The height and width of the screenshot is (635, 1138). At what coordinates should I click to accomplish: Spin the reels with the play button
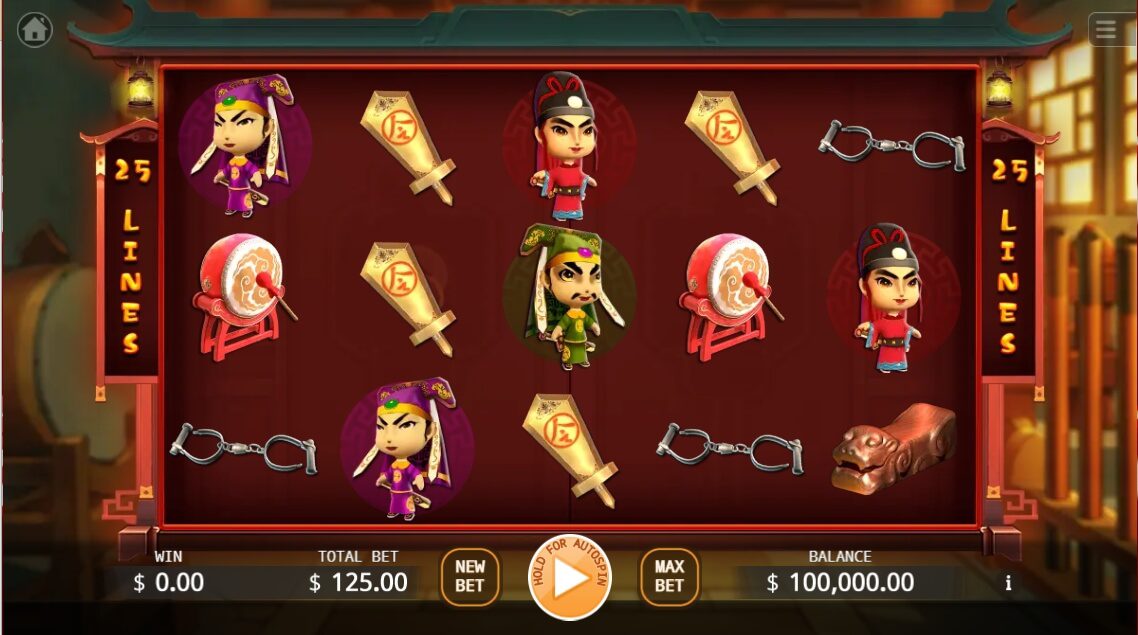(569, 578)
